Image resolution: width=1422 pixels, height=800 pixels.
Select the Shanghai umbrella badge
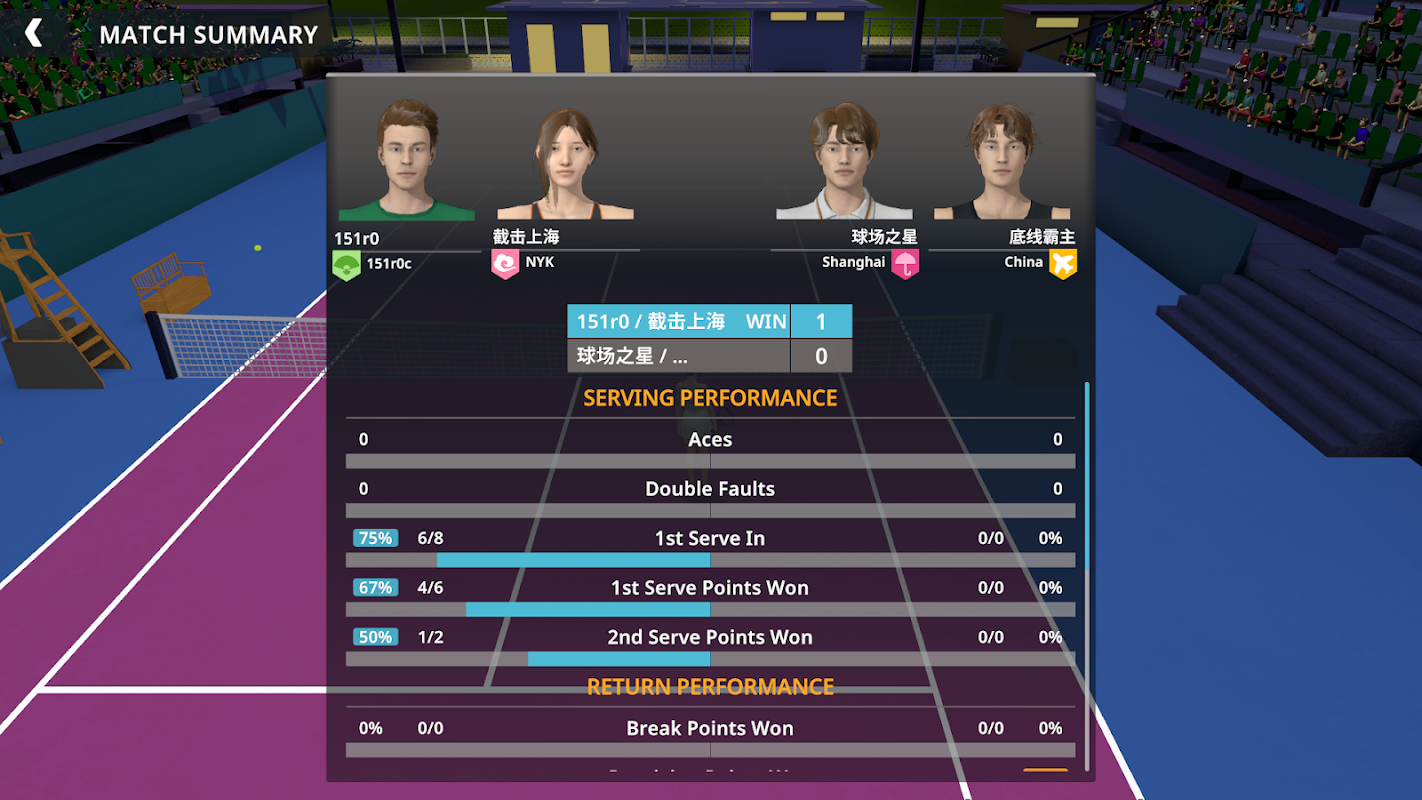point(905,264)
